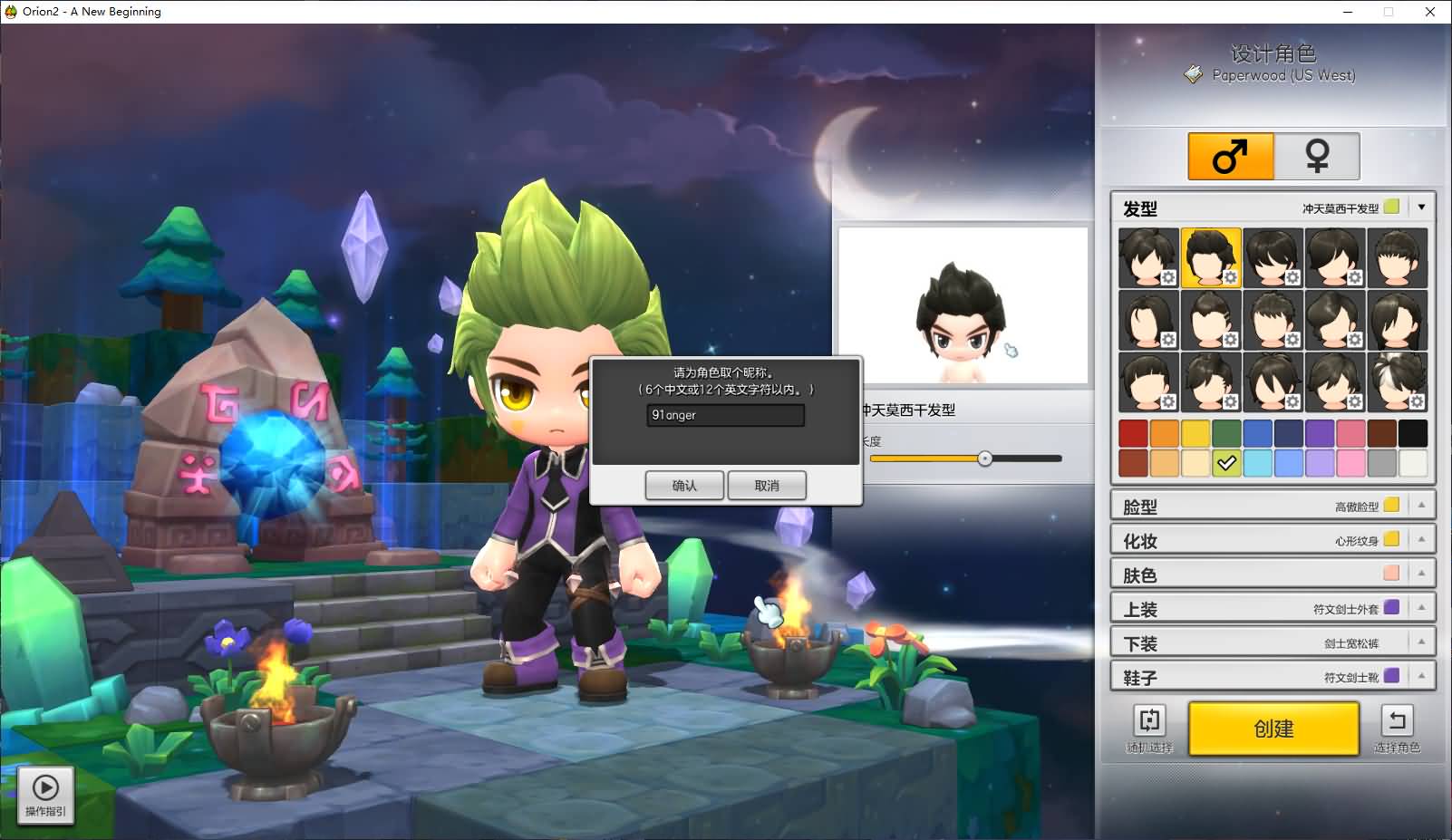Click the gear icon on the first hairstyle thumbnail

(1168, 277)
